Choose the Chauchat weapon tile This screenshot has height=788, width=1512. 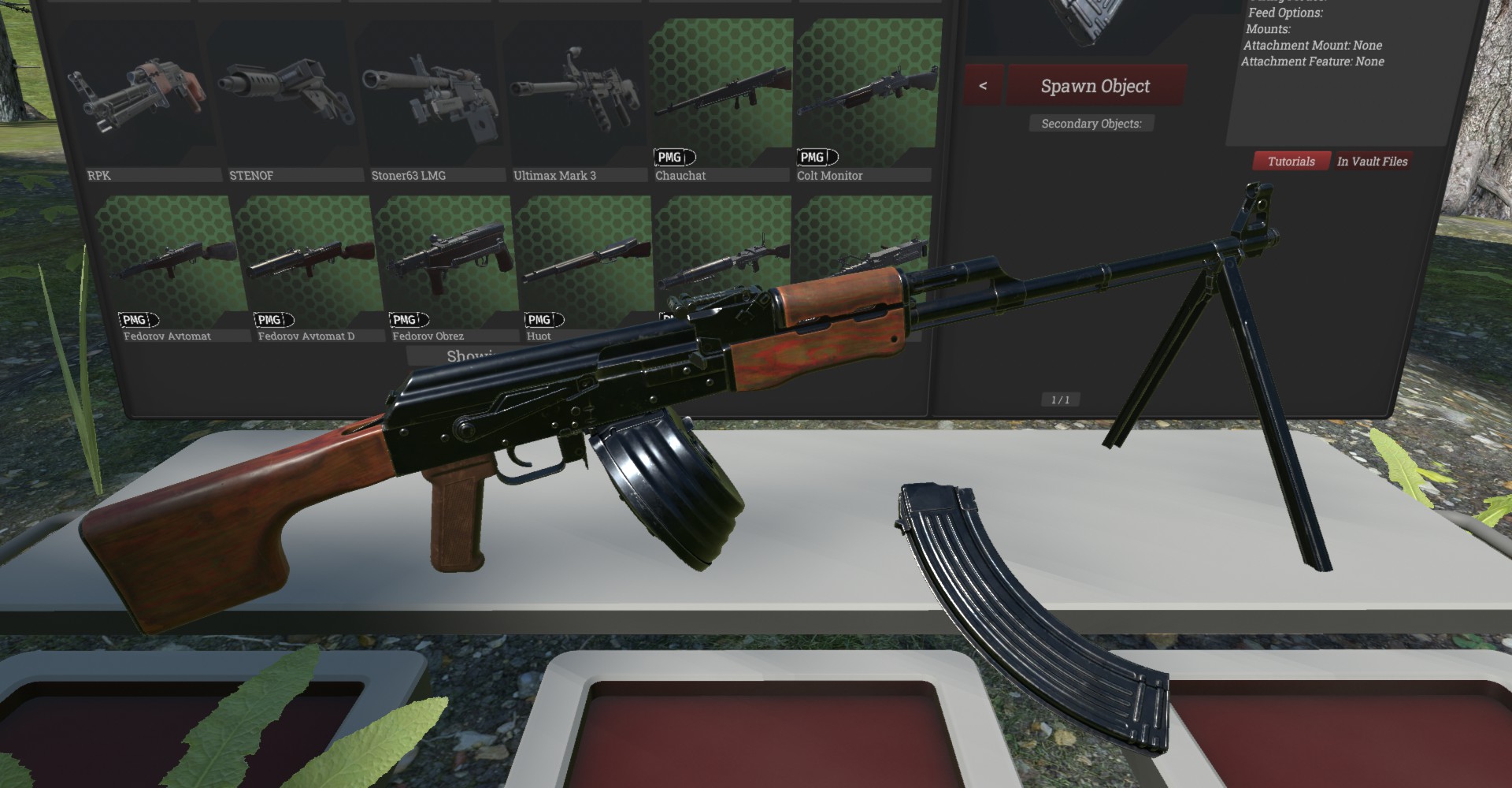[x=720, y=95]
